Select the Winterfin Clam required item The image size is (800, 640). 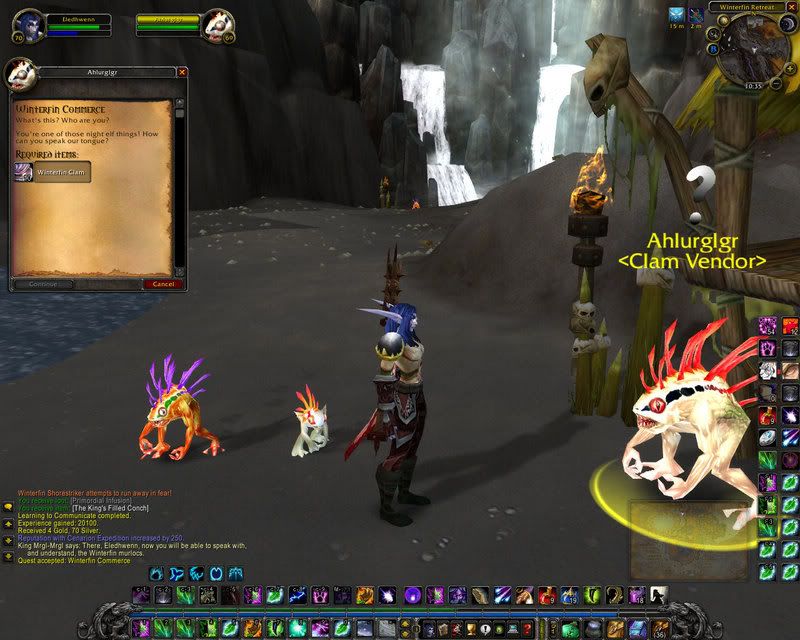coord(53,172)
